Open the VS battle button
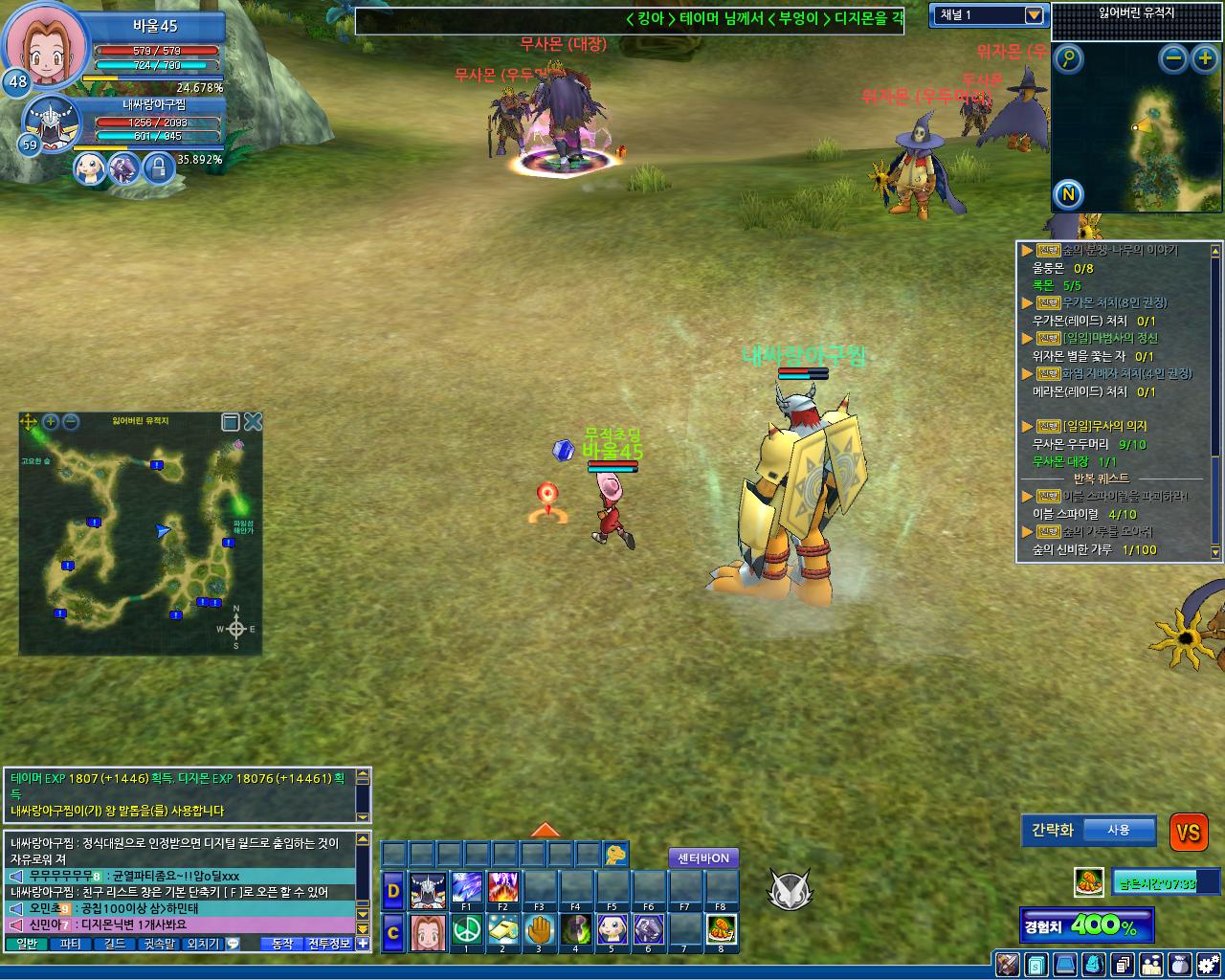Viewport: 1225px width, 980px height. (1189, 833)
